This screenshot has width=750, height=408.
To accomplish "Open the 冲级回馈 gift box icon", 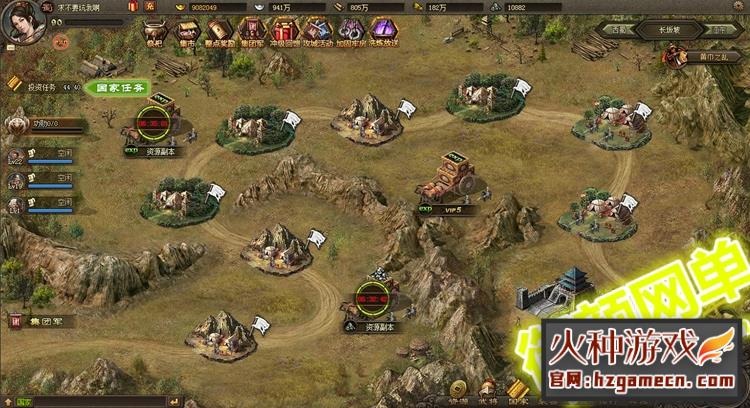I will 285,33.
